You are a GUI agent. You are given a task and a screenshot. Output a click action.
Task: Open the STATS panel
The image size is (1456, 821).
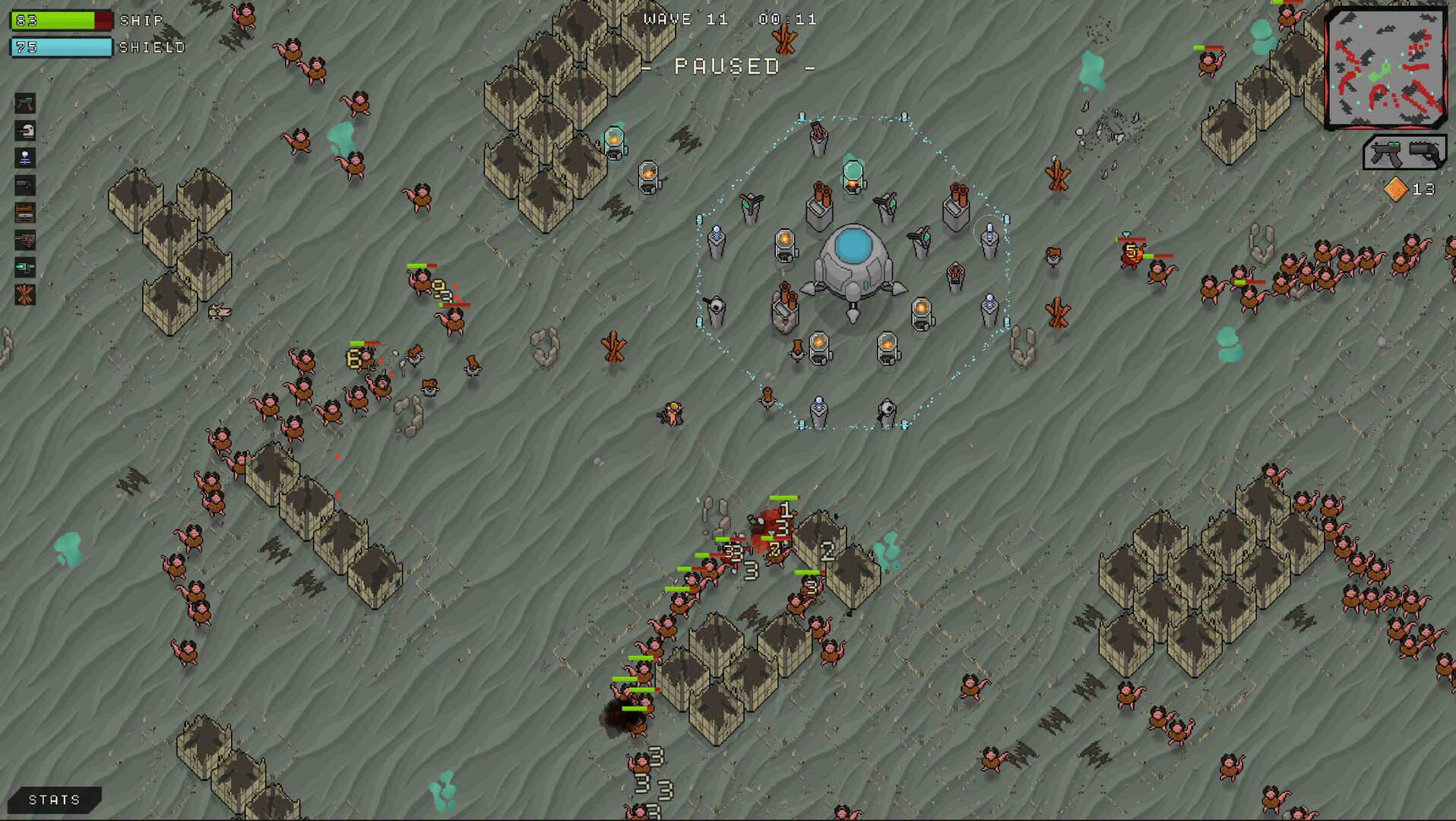click(53, 799)
